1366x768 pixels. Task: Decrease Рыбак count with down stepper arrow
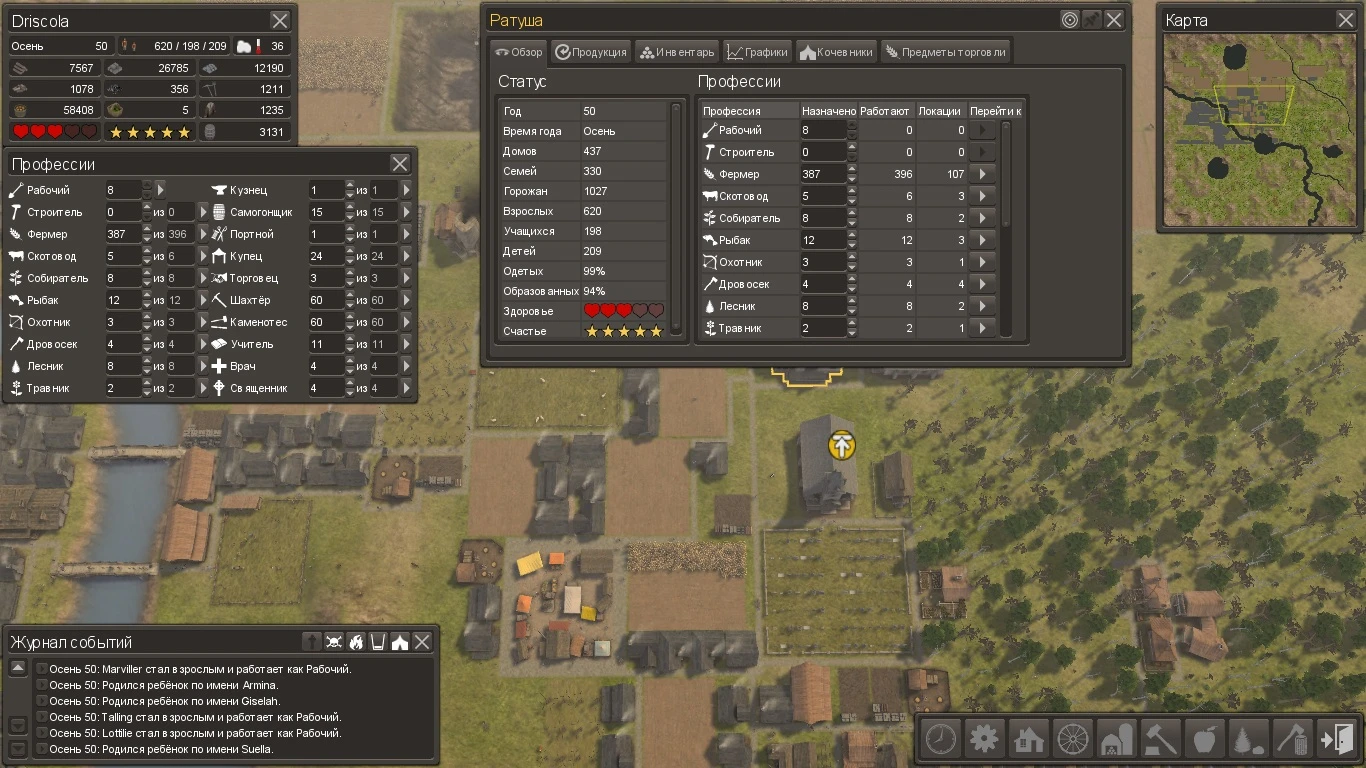851,245
